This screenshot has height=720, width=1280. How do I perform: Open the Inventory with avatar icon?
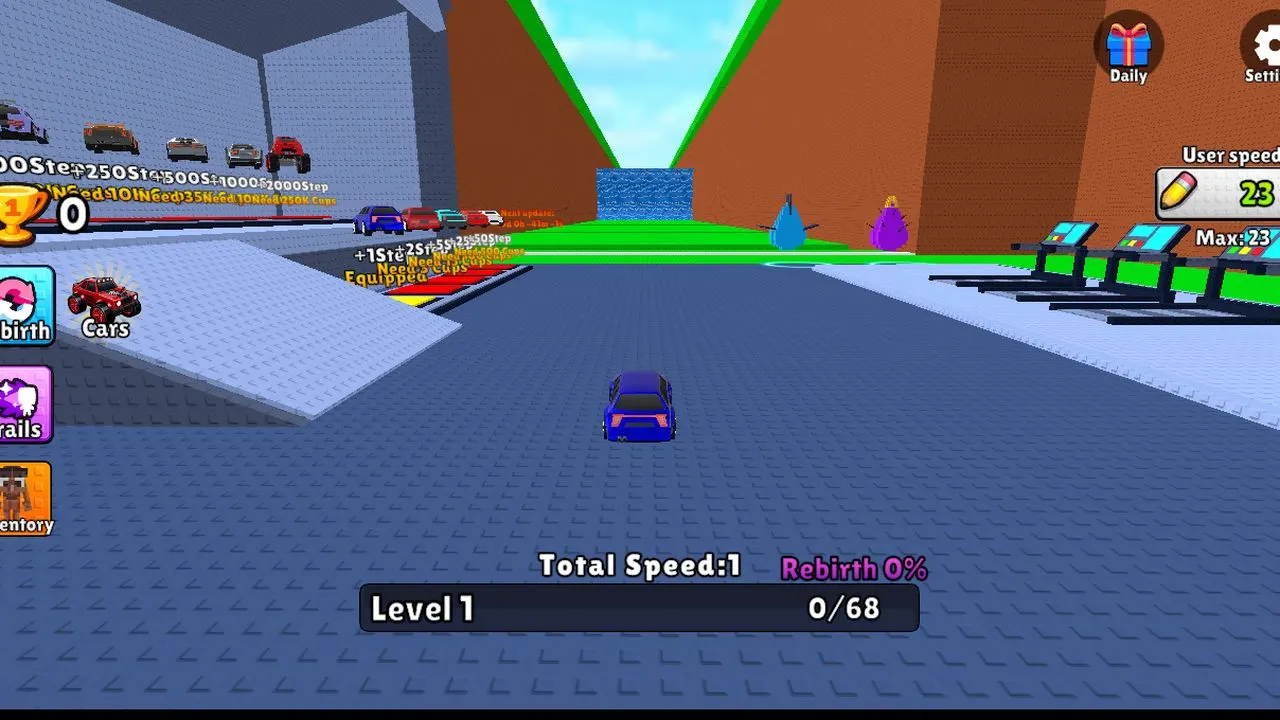point(22,497)
